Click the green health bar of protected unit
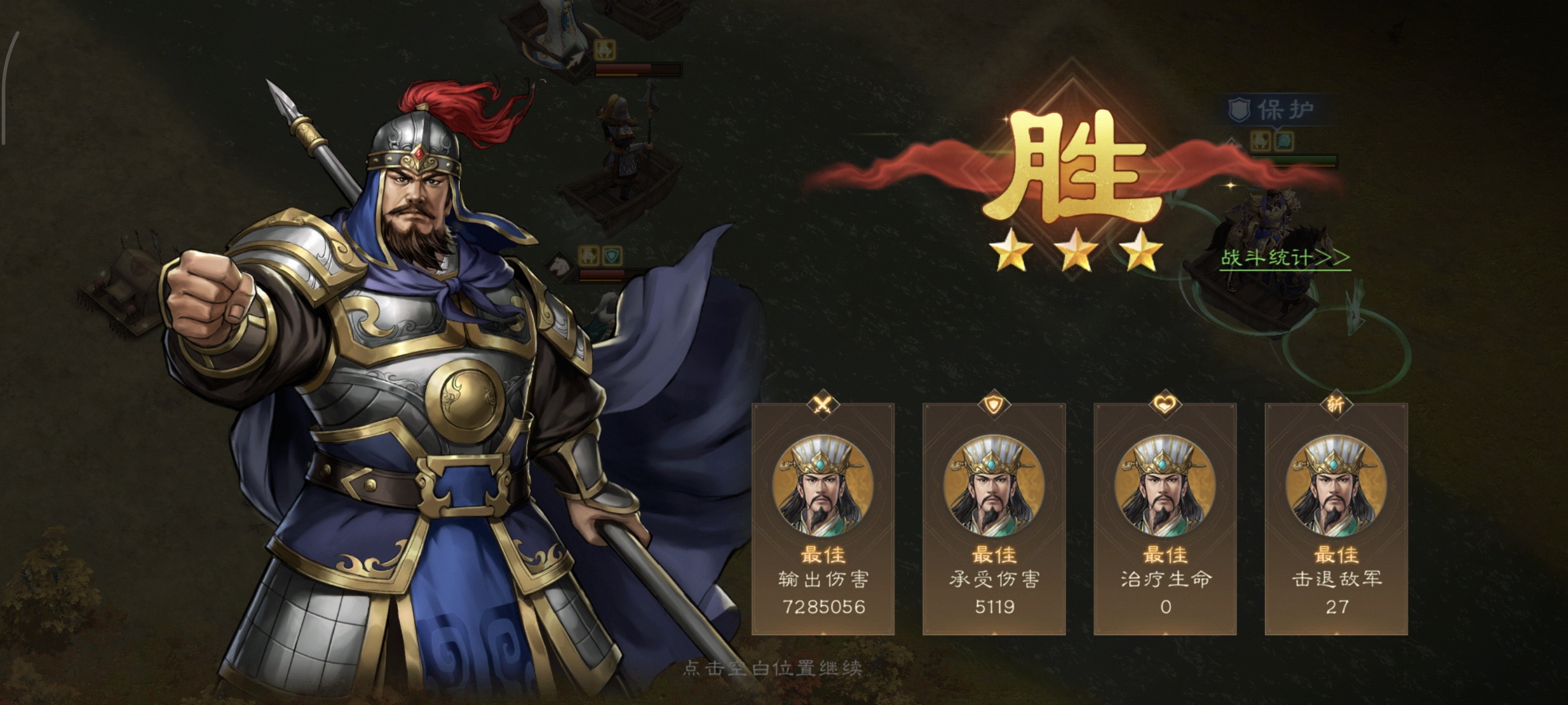 (x=1294, y=158)
